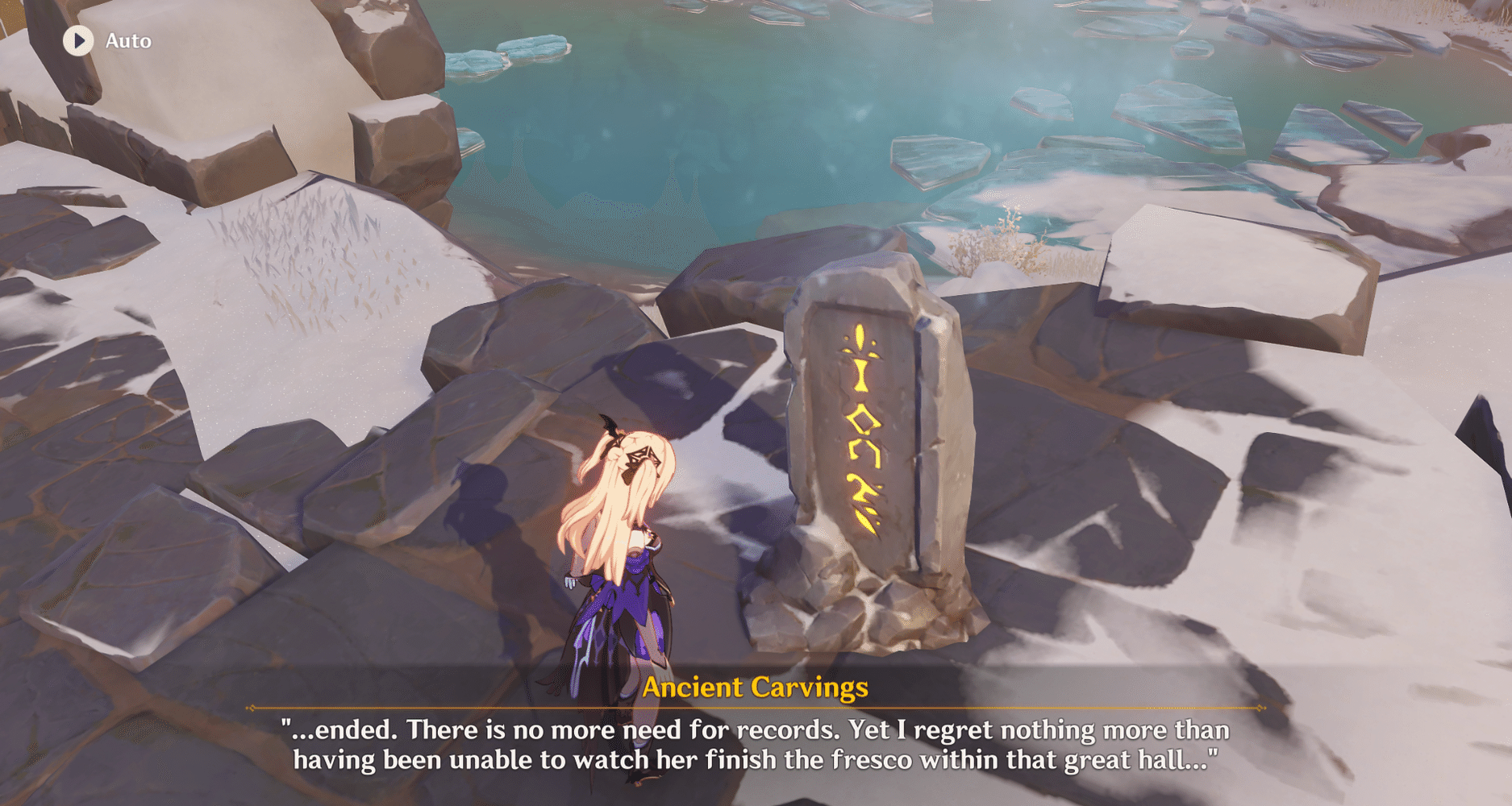This screenshot has height=806, width=1512.
Task: Select the glowing rune column as a whole
Action: pyautogui.click(x=863, y=423)
